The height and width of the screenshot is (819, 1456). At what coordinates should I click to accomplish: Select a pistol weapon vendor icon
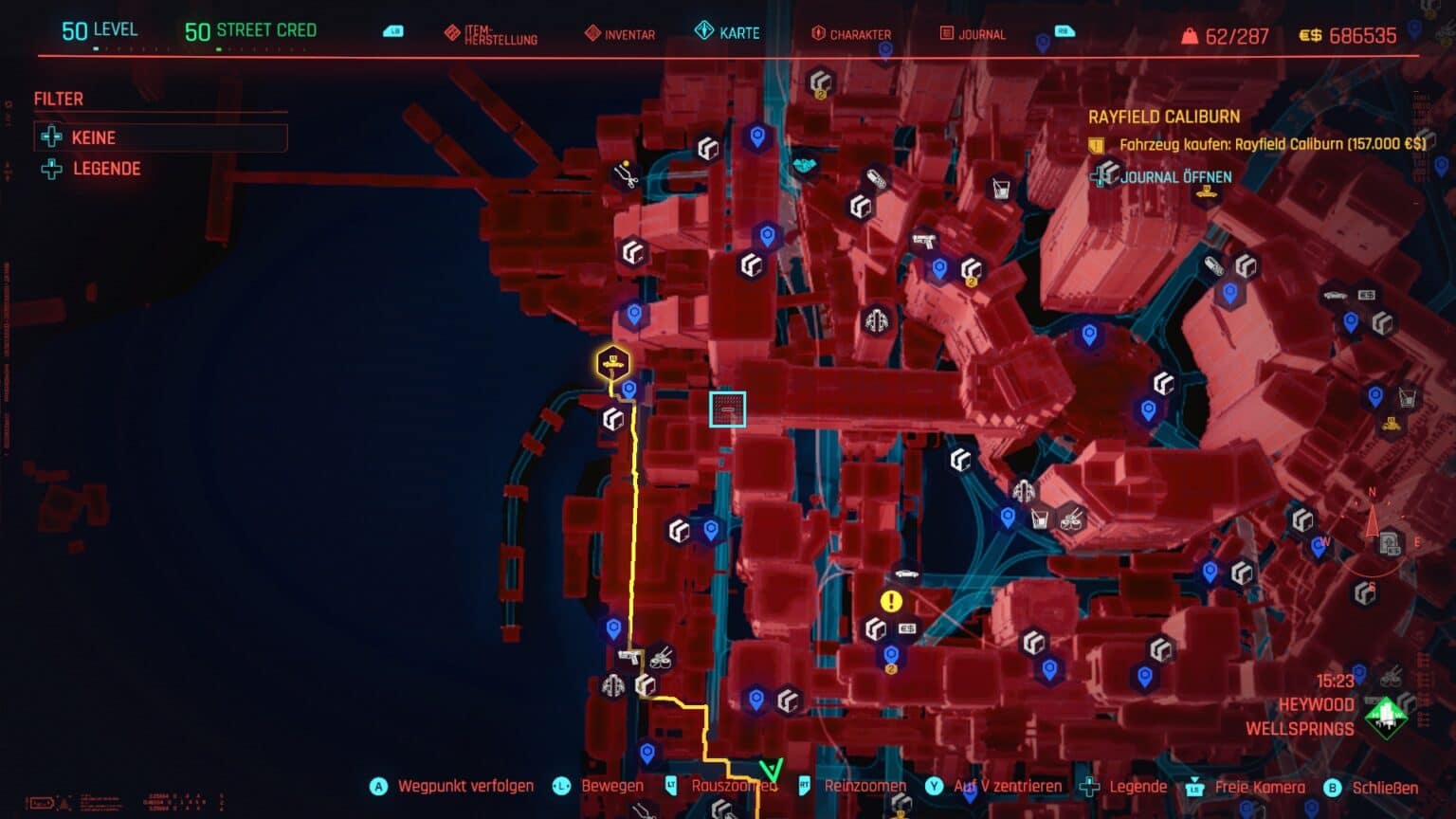[x=922, y=241]
